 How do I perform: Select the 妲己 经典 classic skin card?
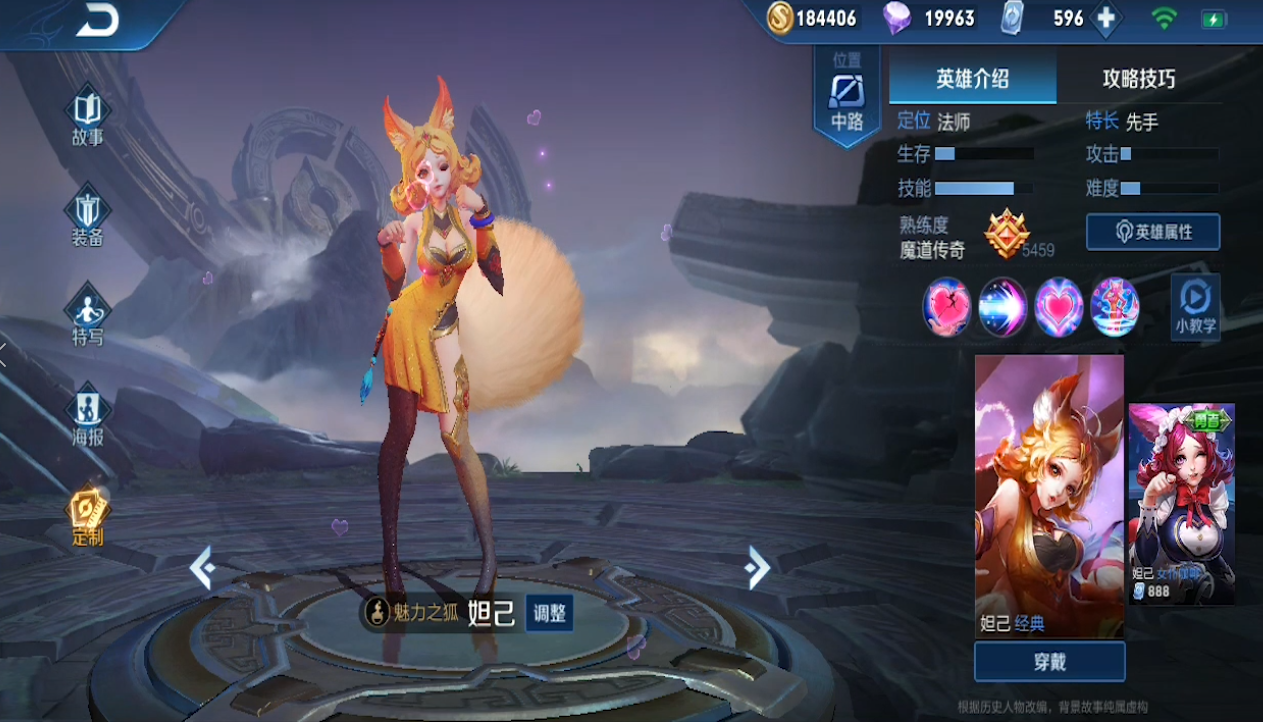tap(1049, 495)
